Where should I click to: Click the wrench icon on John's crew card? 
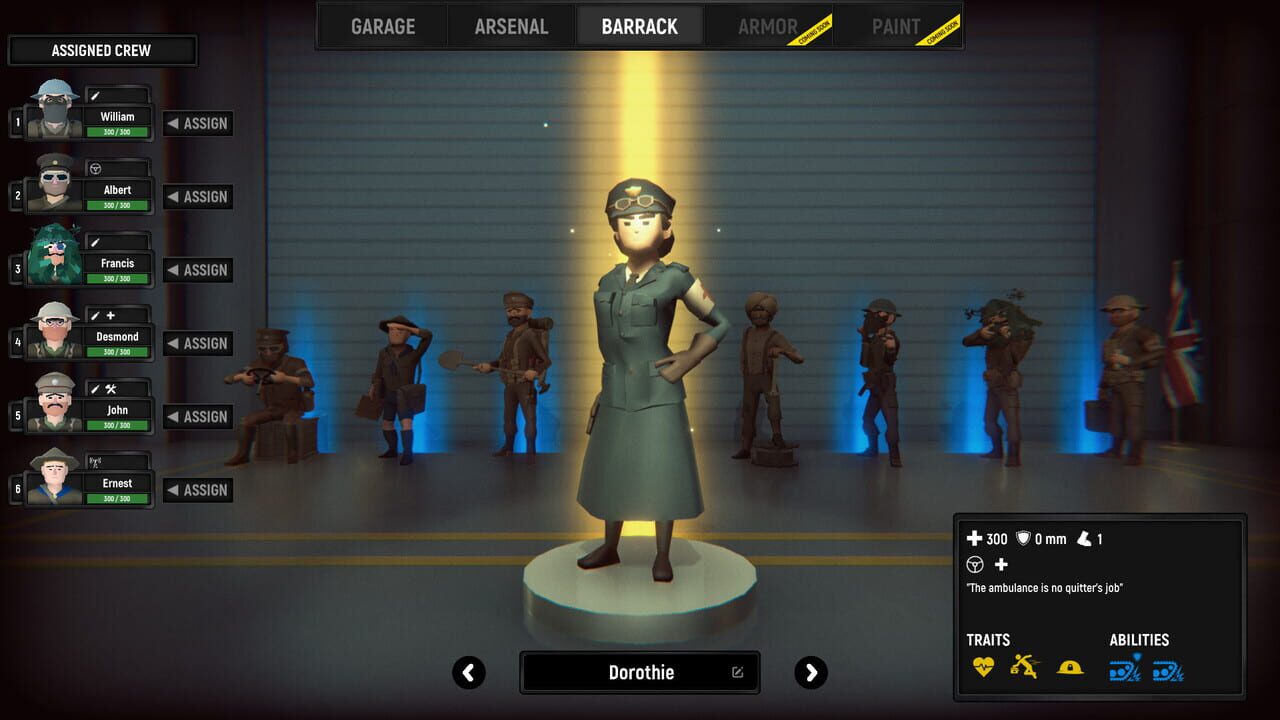tap(110, 389)
